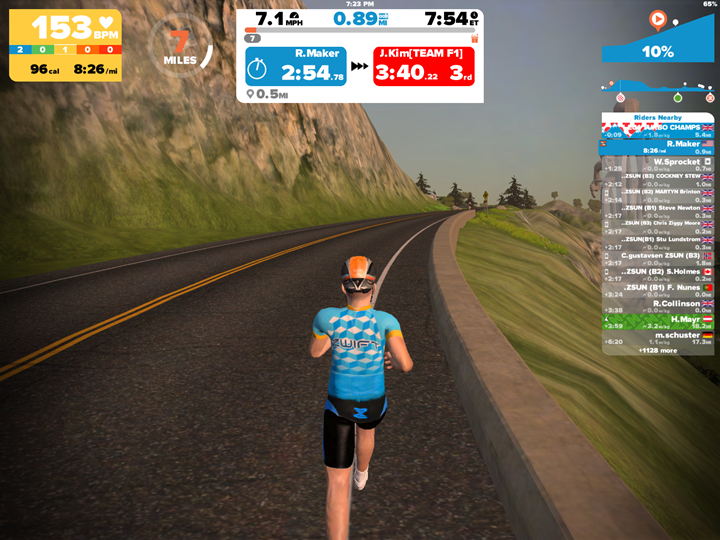Select the C.gustavsen ZSUN (B3) rider row
Screen dimensions: 720x540
658,259
